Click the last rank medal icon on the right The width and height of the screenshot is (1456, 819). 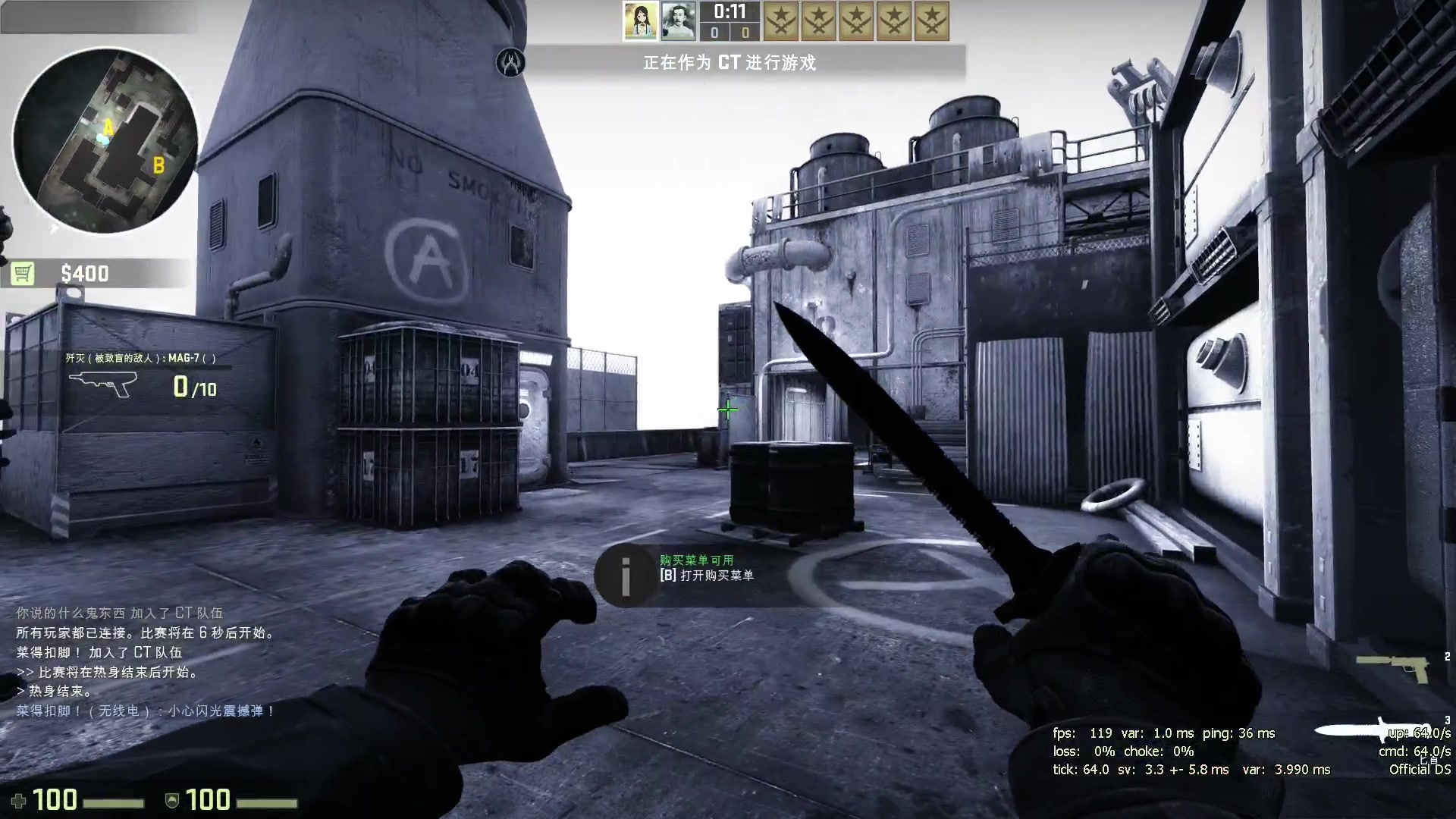(930, 21)
